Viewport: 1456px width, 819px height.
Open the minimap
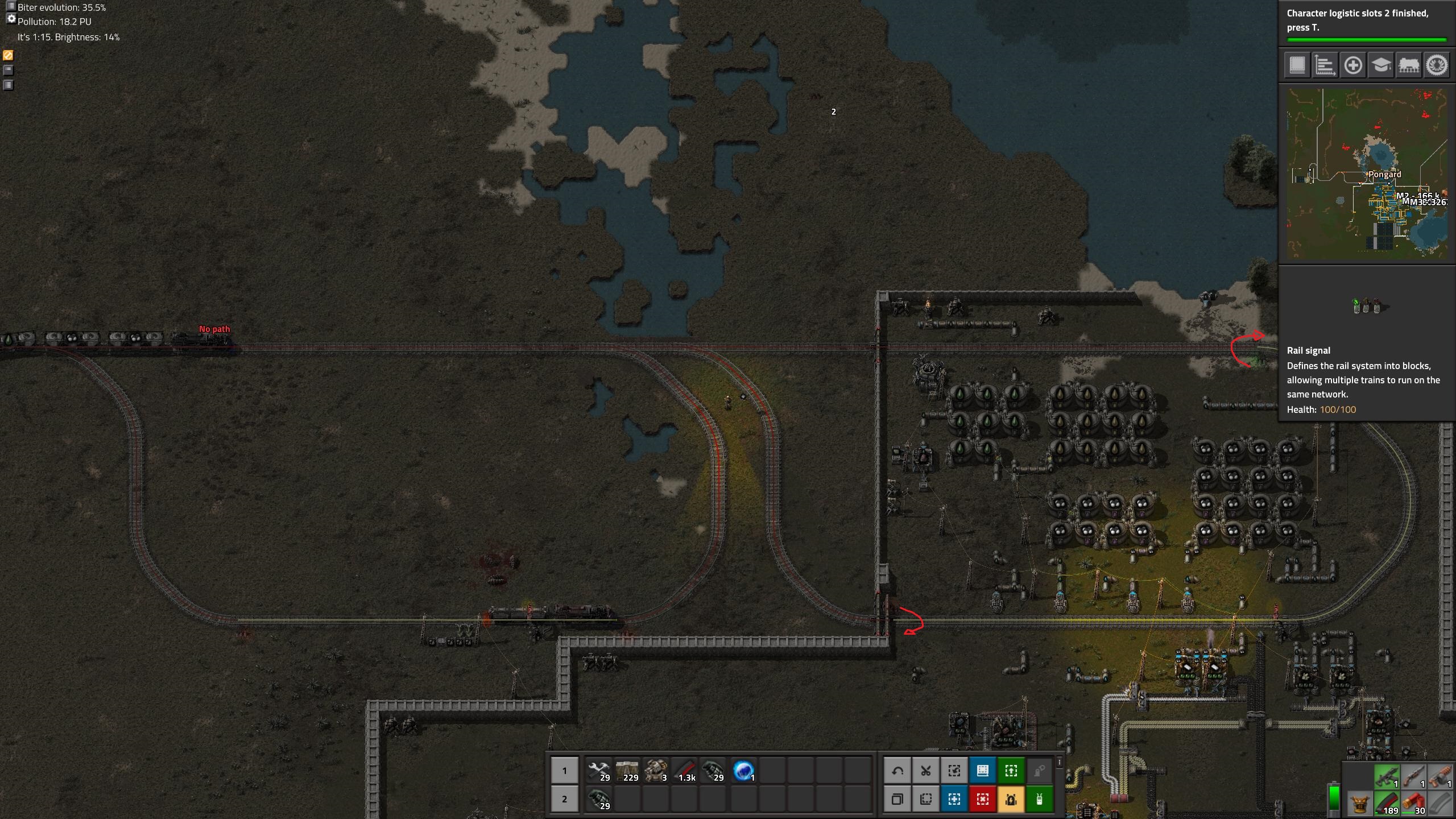tap(1367, 173)
